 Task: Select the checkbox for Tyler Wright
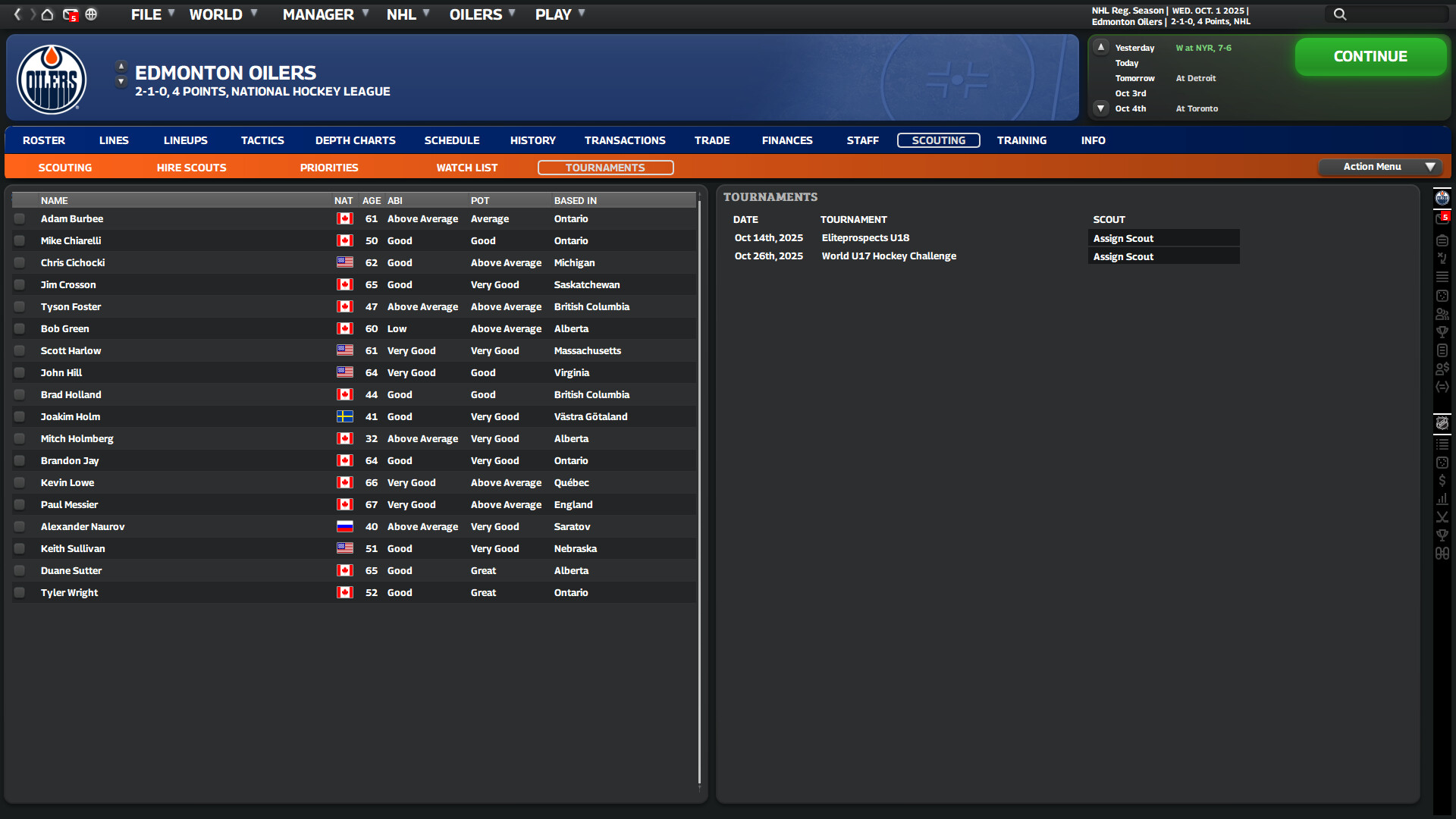(19, 592)
